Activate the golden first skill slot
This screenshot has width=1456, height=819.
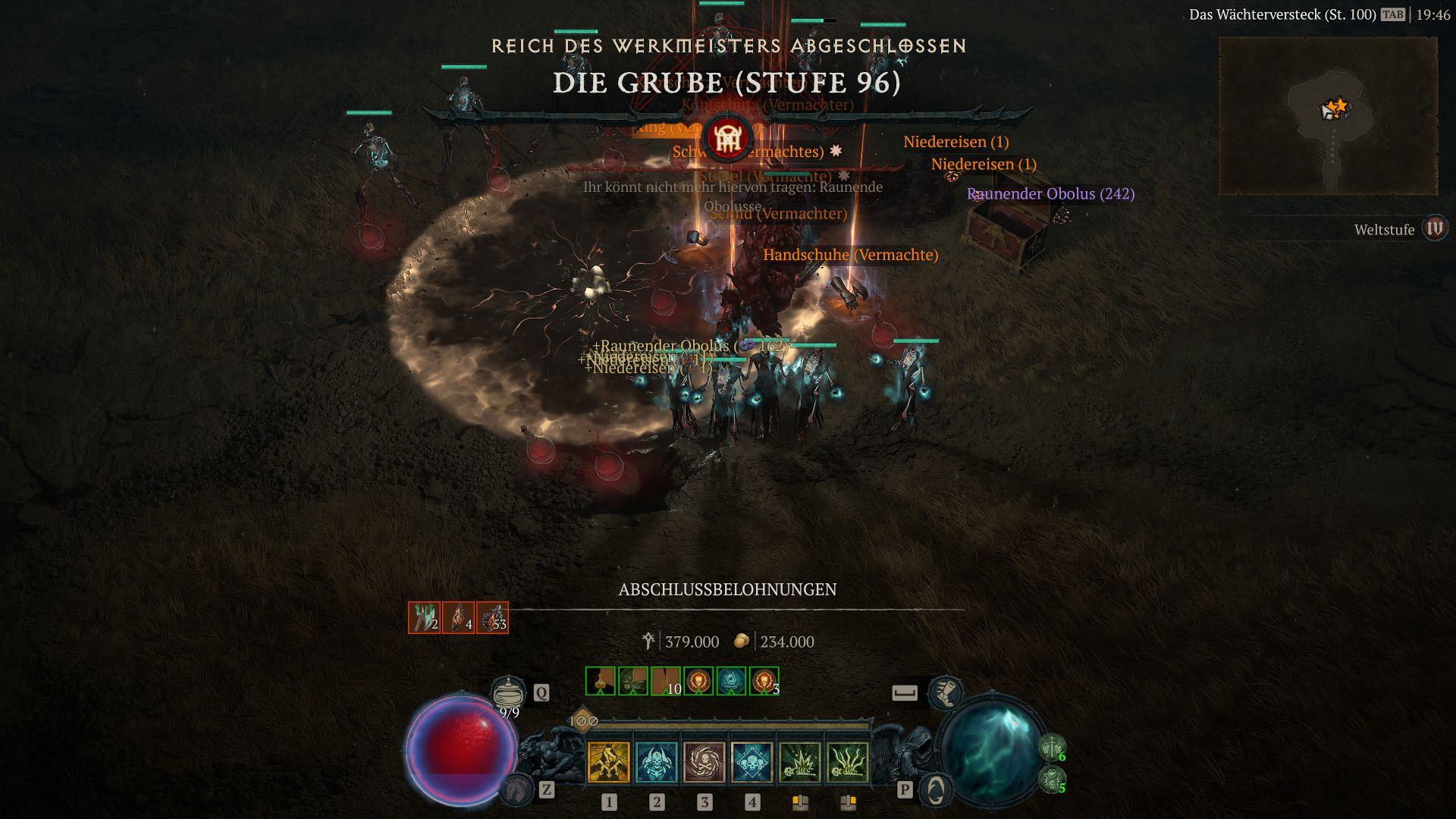[609, 761]
